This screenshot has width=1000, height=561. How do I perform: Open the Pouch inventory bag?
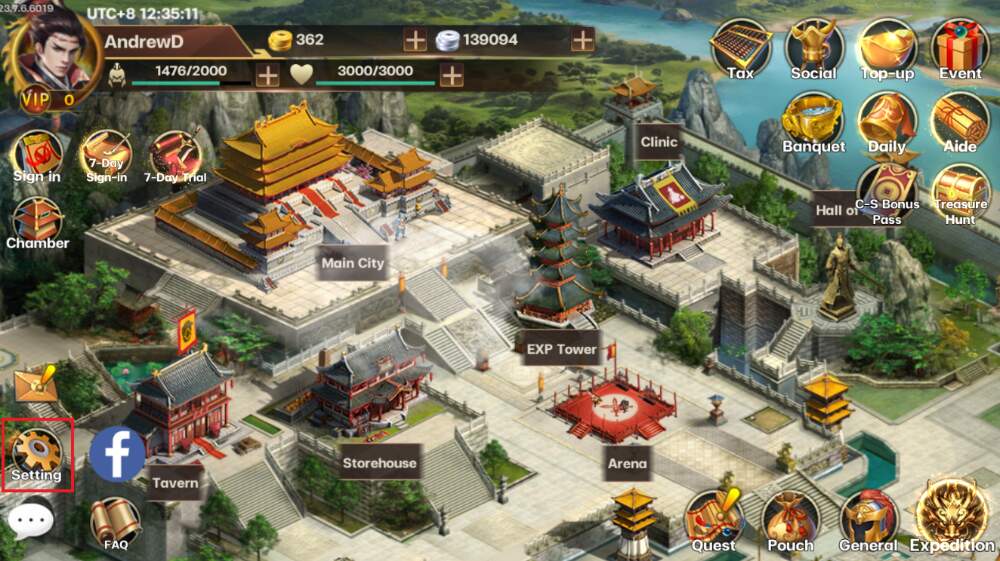click(x=790, y=520)
